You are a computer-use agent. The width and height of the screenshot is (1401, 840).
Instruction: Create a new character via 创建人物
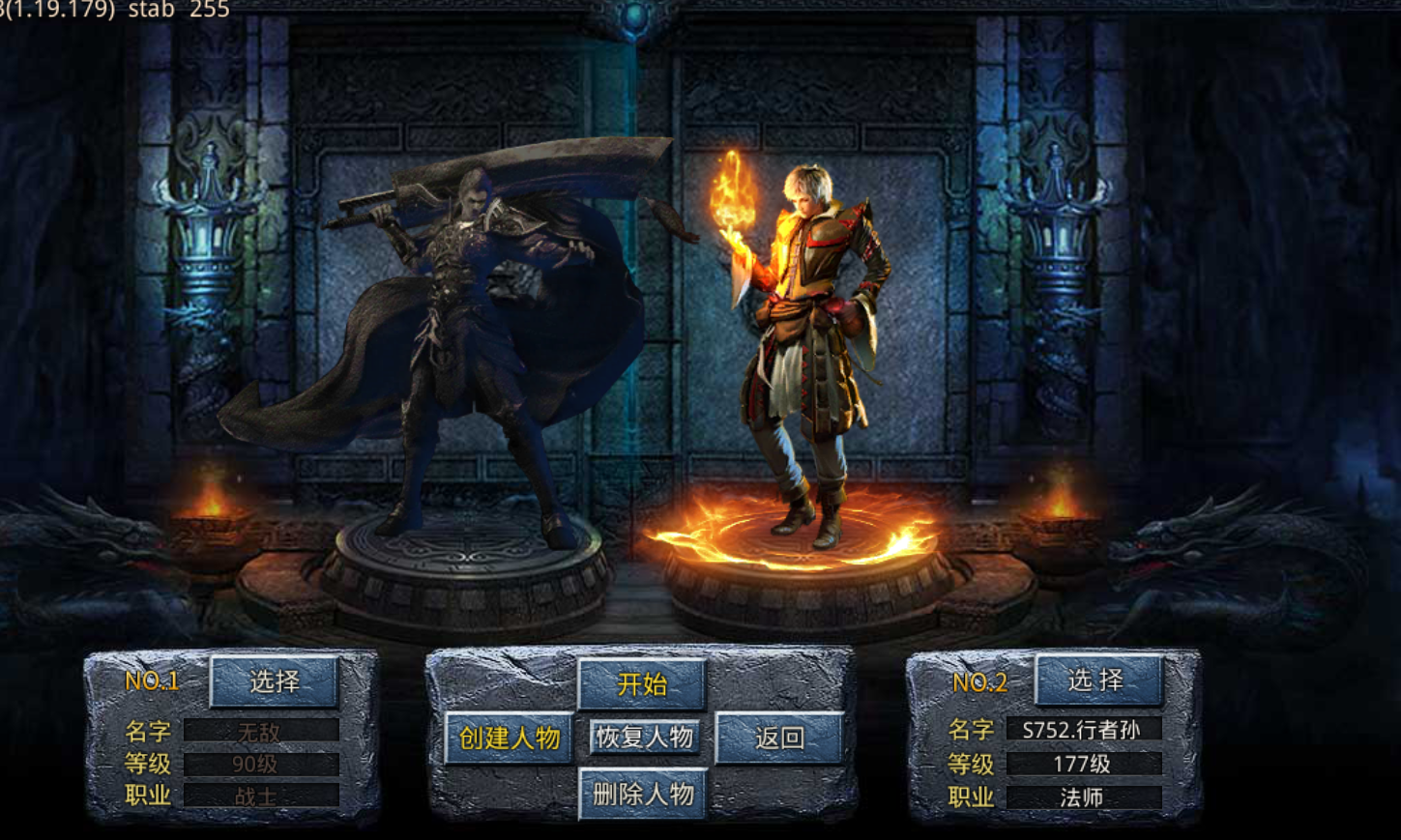click(509, 739)
